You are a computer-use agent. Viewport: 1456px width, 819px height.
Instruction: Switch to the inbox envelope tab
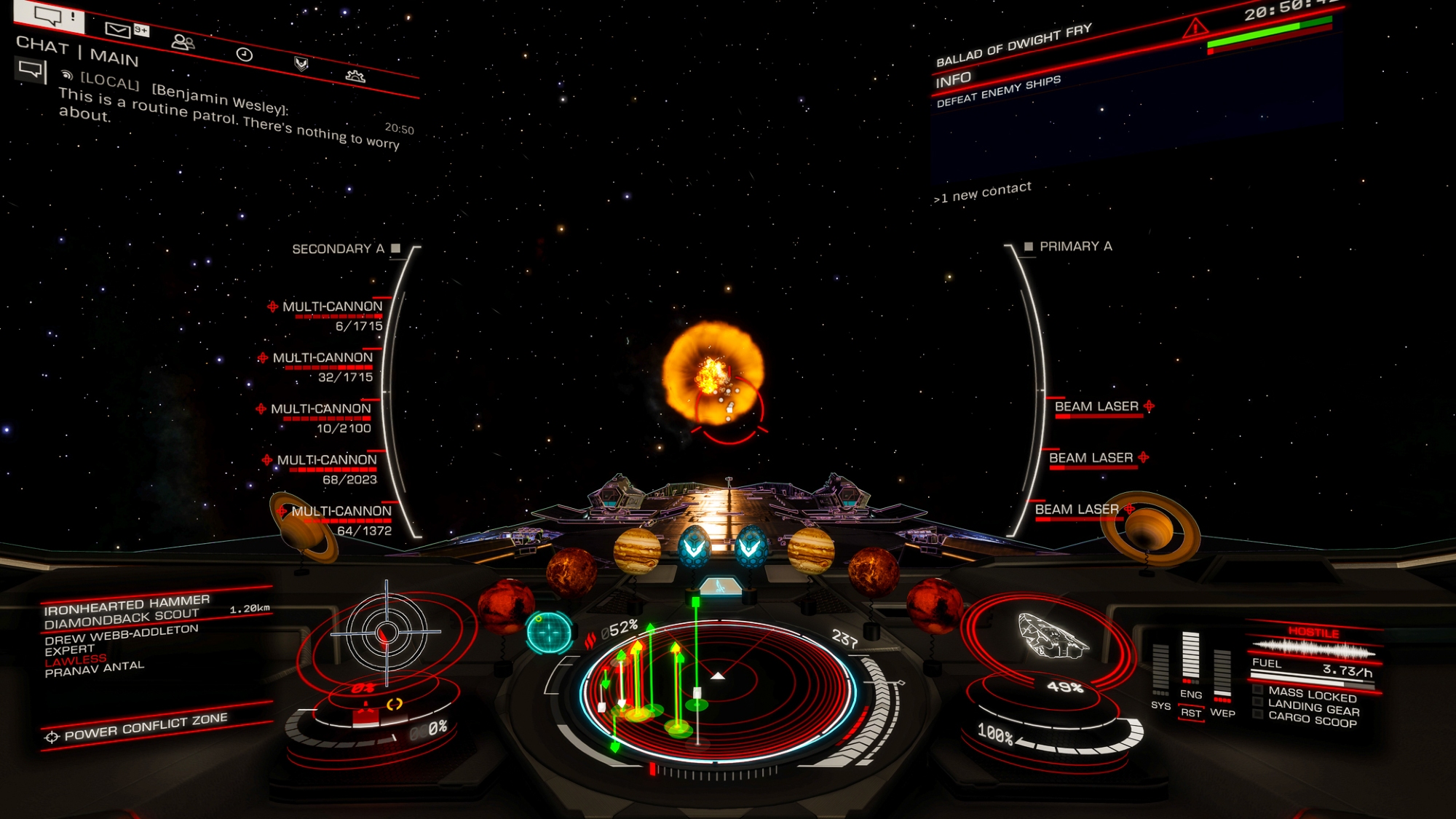click(x=119, y=29)
